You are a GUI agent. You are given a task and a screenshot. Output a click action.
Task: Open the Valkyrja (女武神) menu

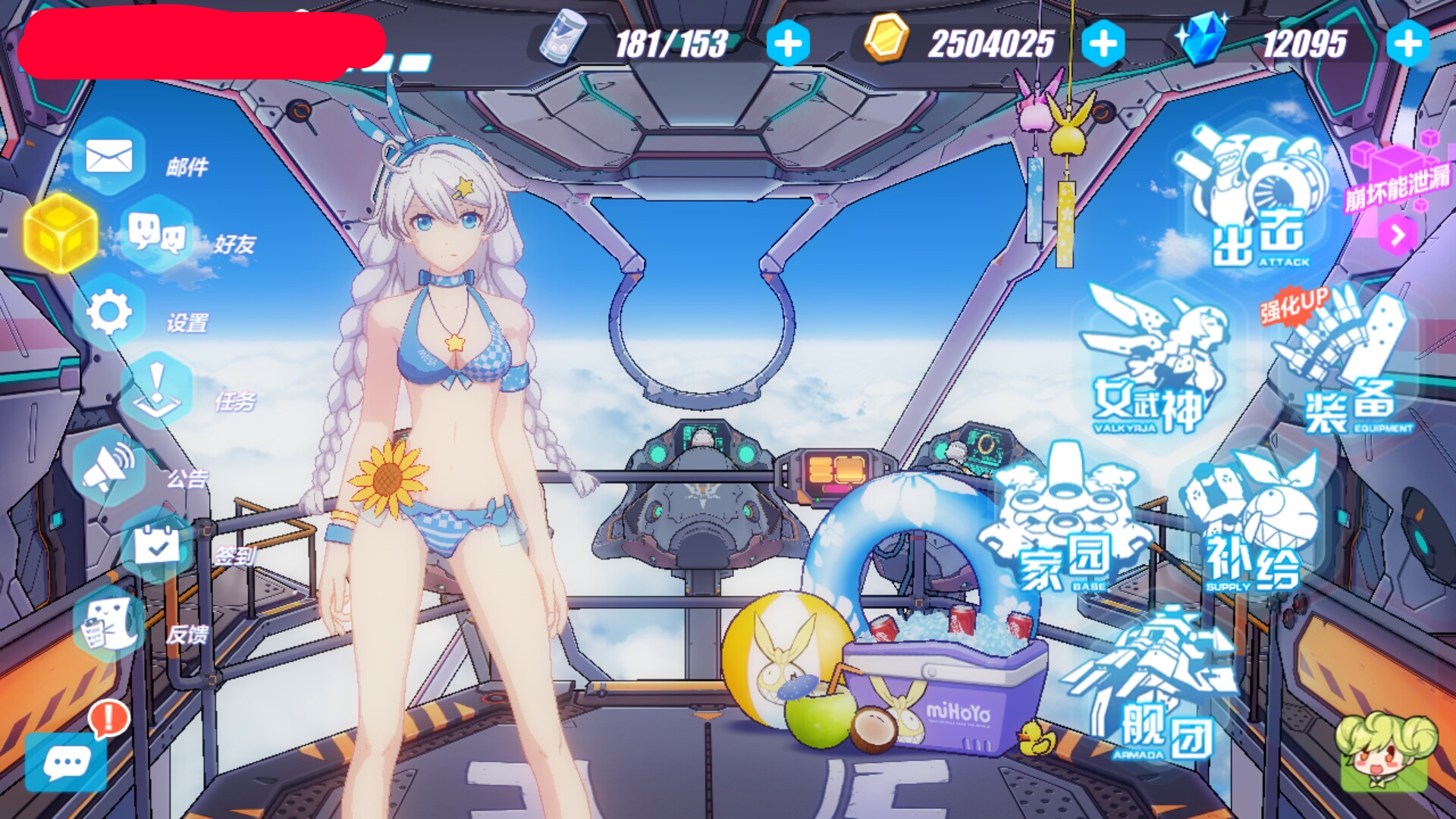tap(1153, 364)
